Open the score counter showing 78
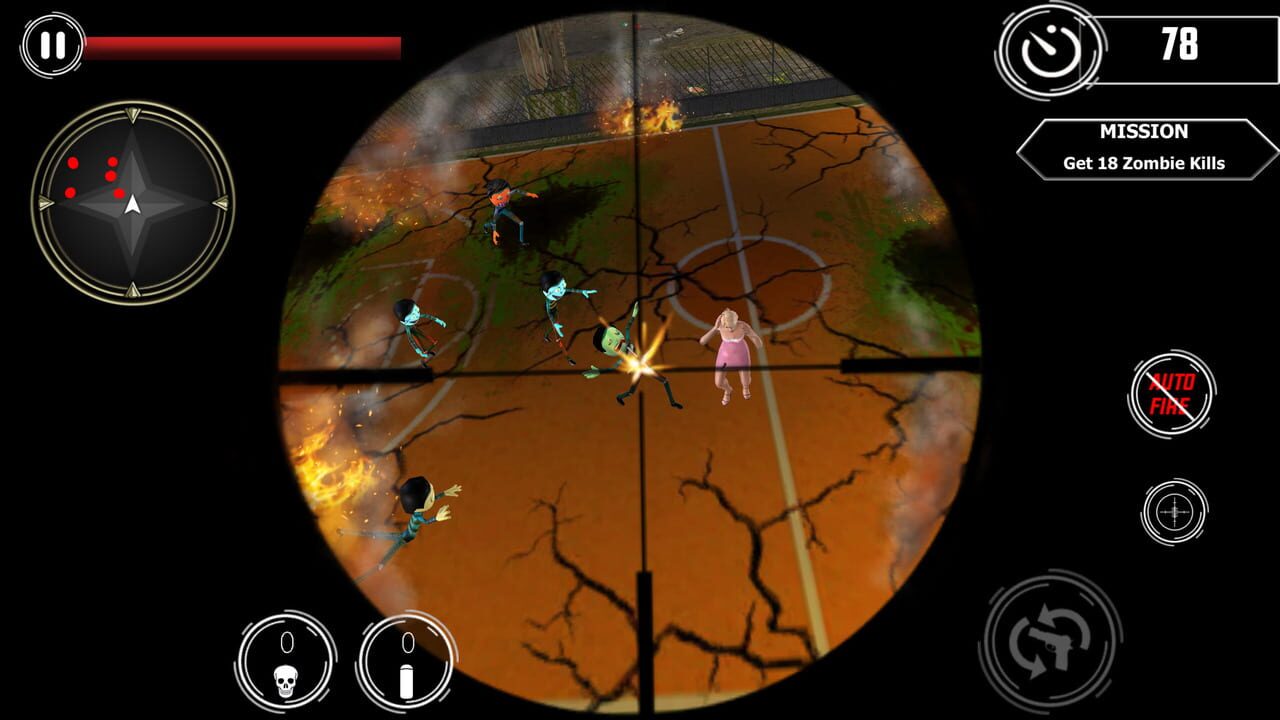 pyautogui.click(x=1180, y=45)
